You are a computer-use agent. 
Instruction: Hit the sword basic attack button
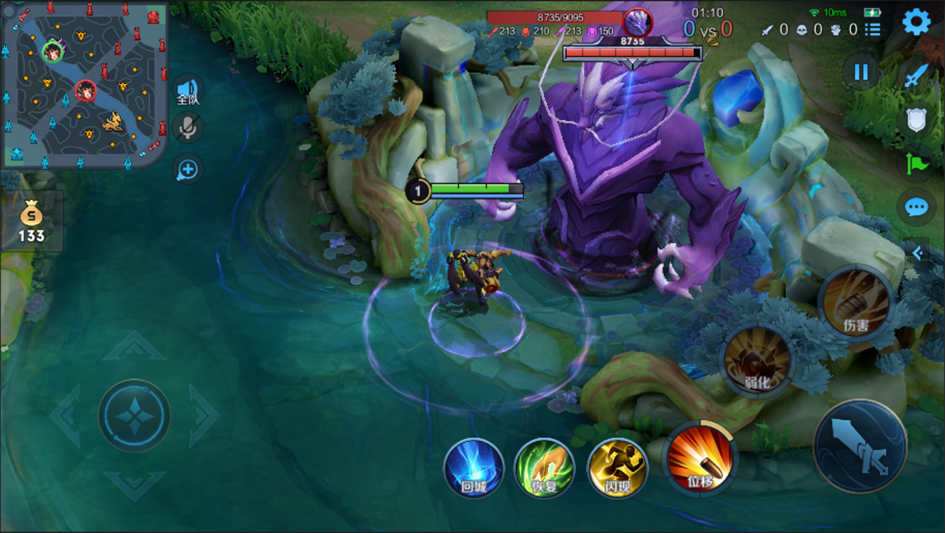860,446
